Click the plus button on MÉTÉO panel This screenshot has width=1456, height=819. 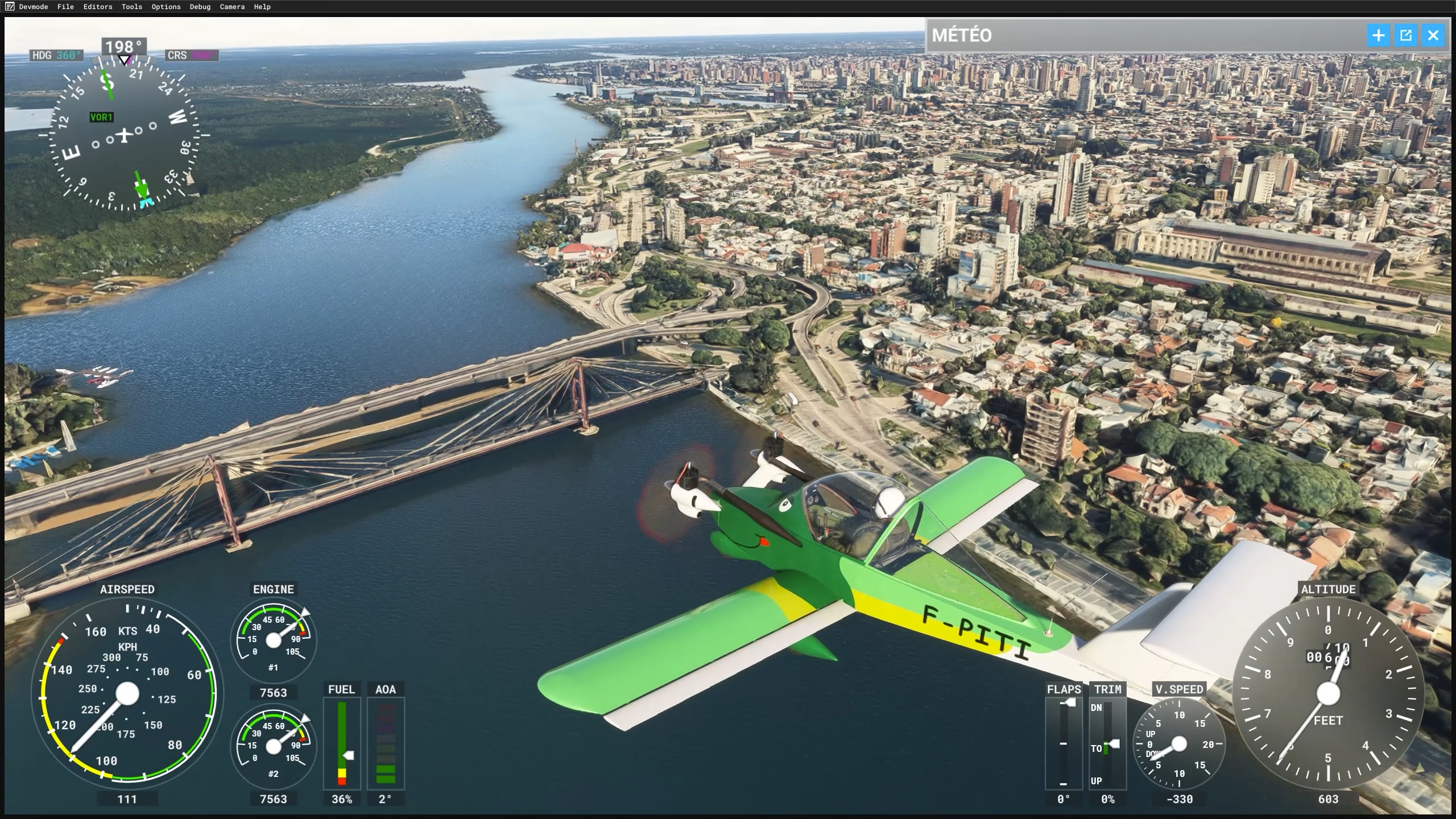pyautogui.click(x=1378, y=35)
